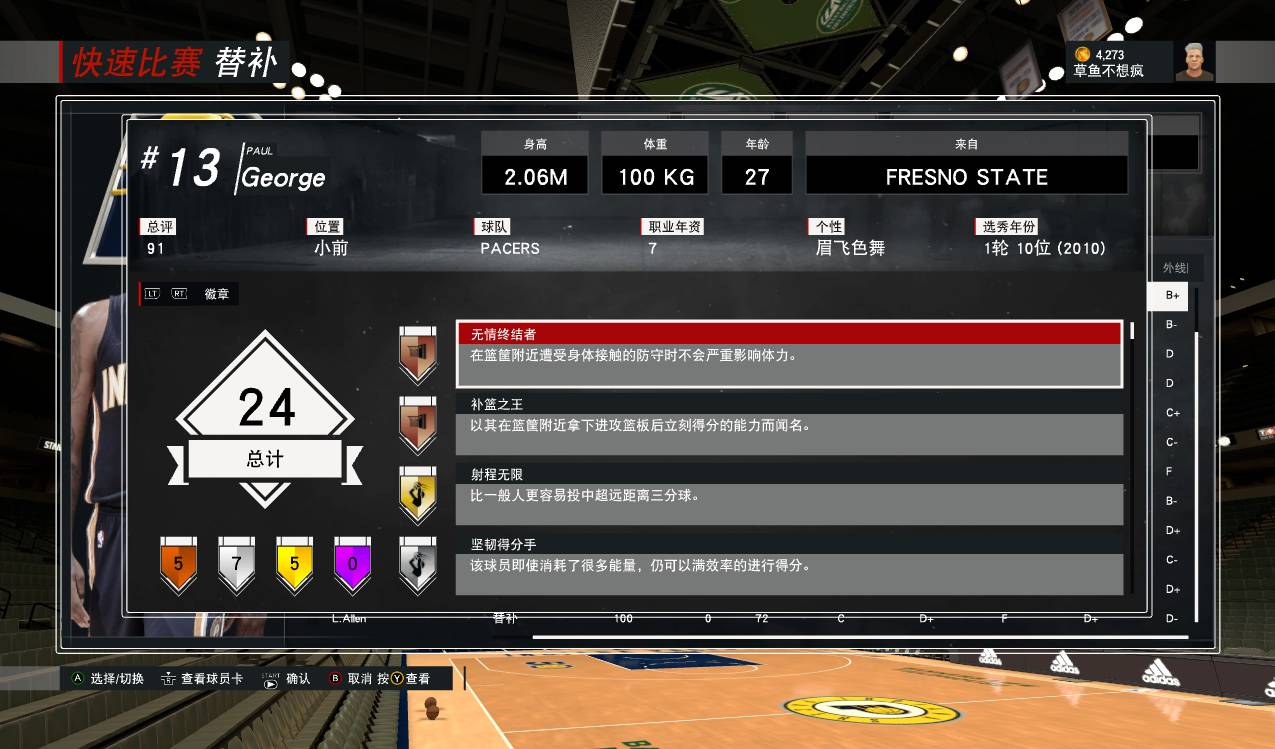Screen dimensions: 1275x749
Task: Open the 草鱼不想疯 player profile avatar
Action: (1194, 62)
